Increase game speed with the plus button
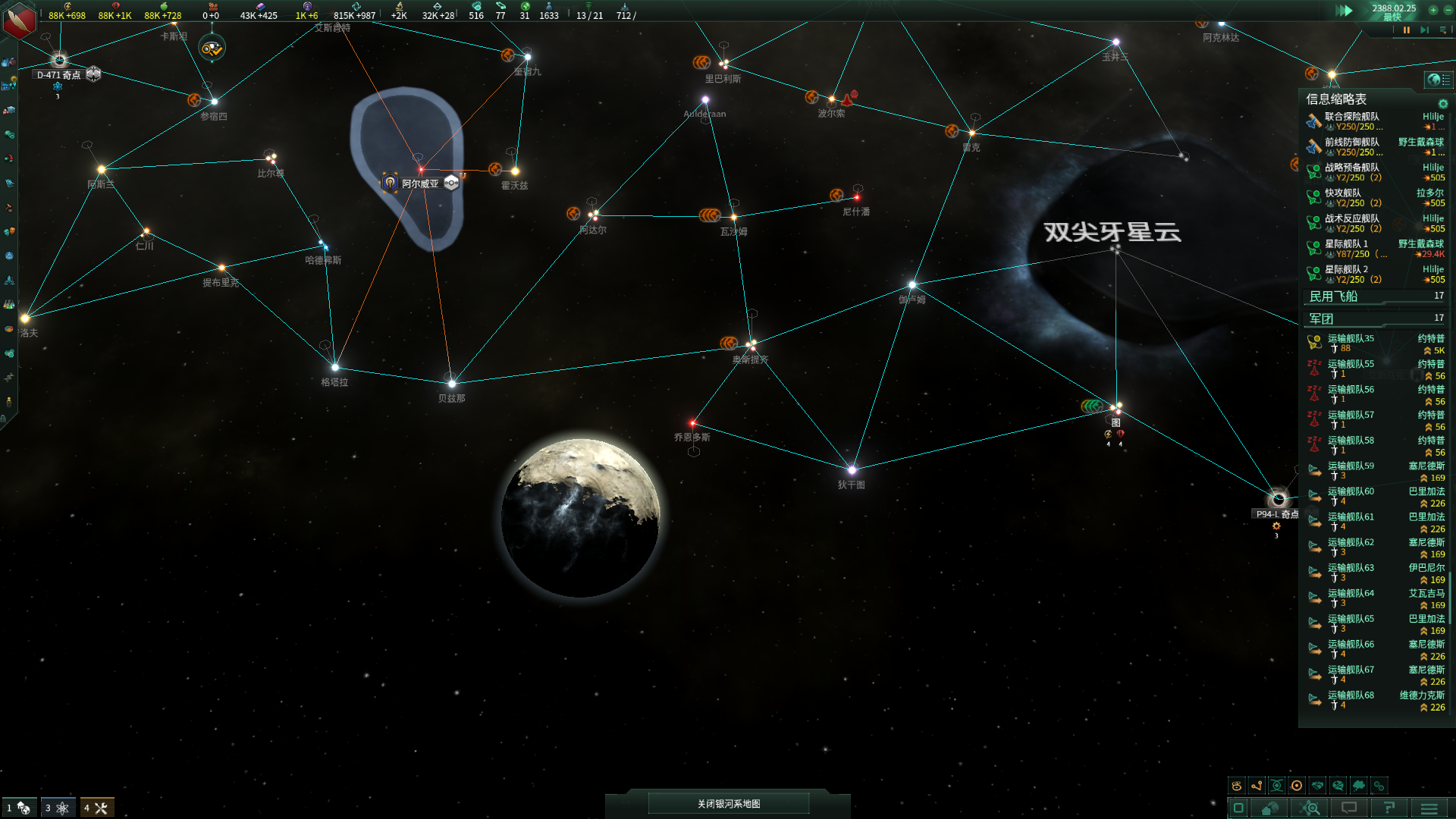Image resolution: width=1456 pixels, height=819 pixels. coord(1433,10)
